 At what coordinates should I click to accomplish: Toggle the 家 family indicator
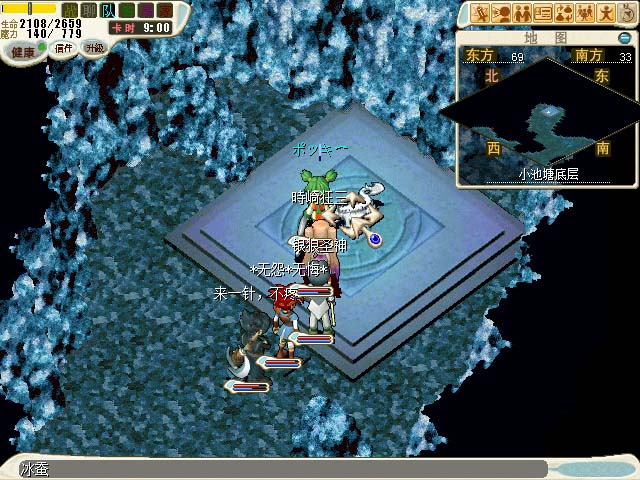165,10
